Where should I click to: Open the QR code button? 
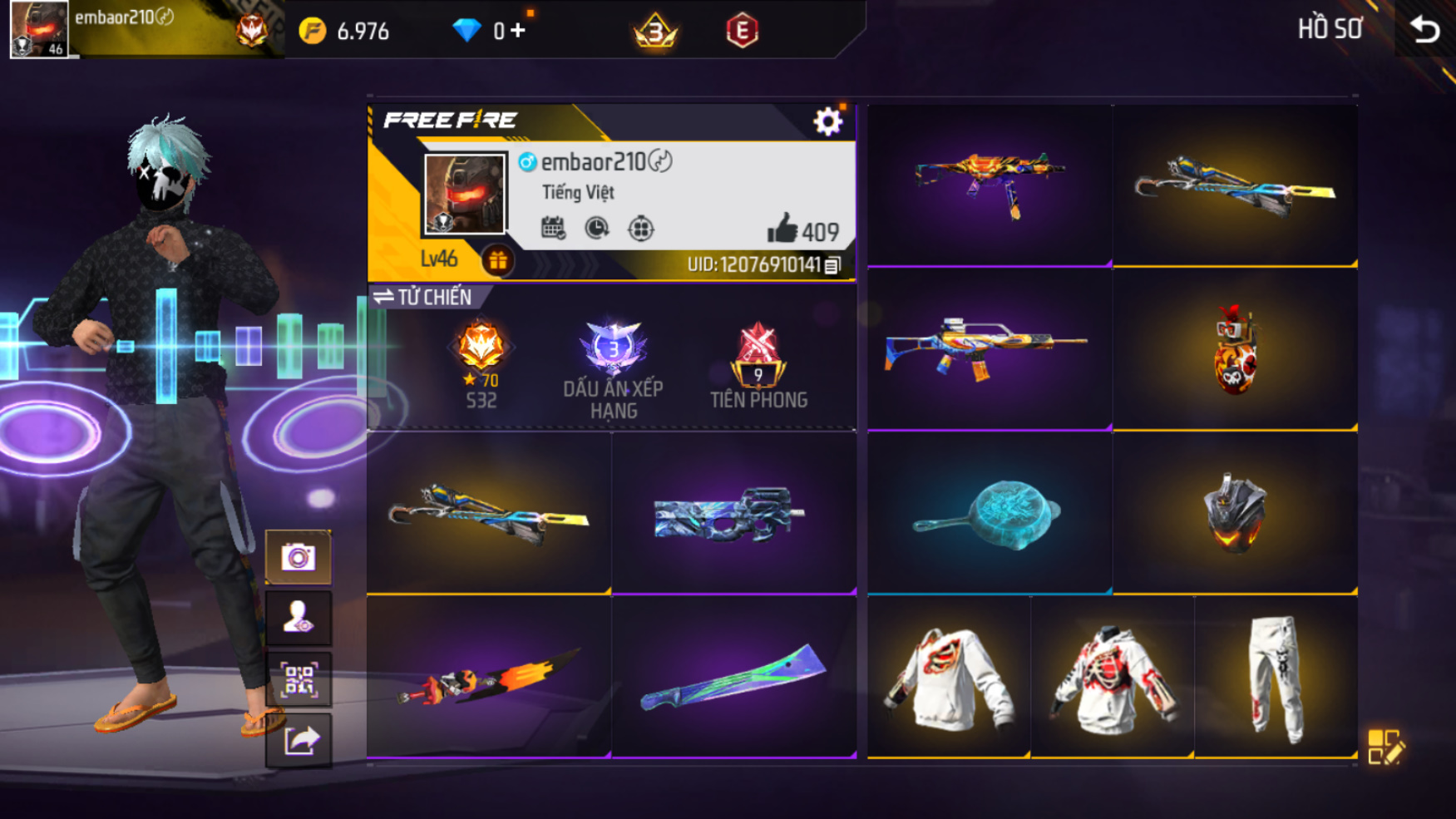point(299,680)
